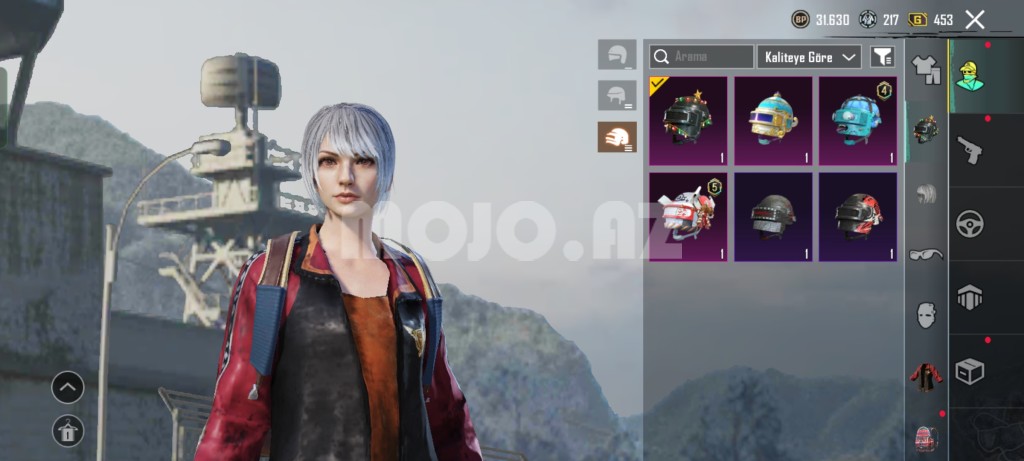
Task: Open the glasses category tab
Action: [x=926, y=254]
